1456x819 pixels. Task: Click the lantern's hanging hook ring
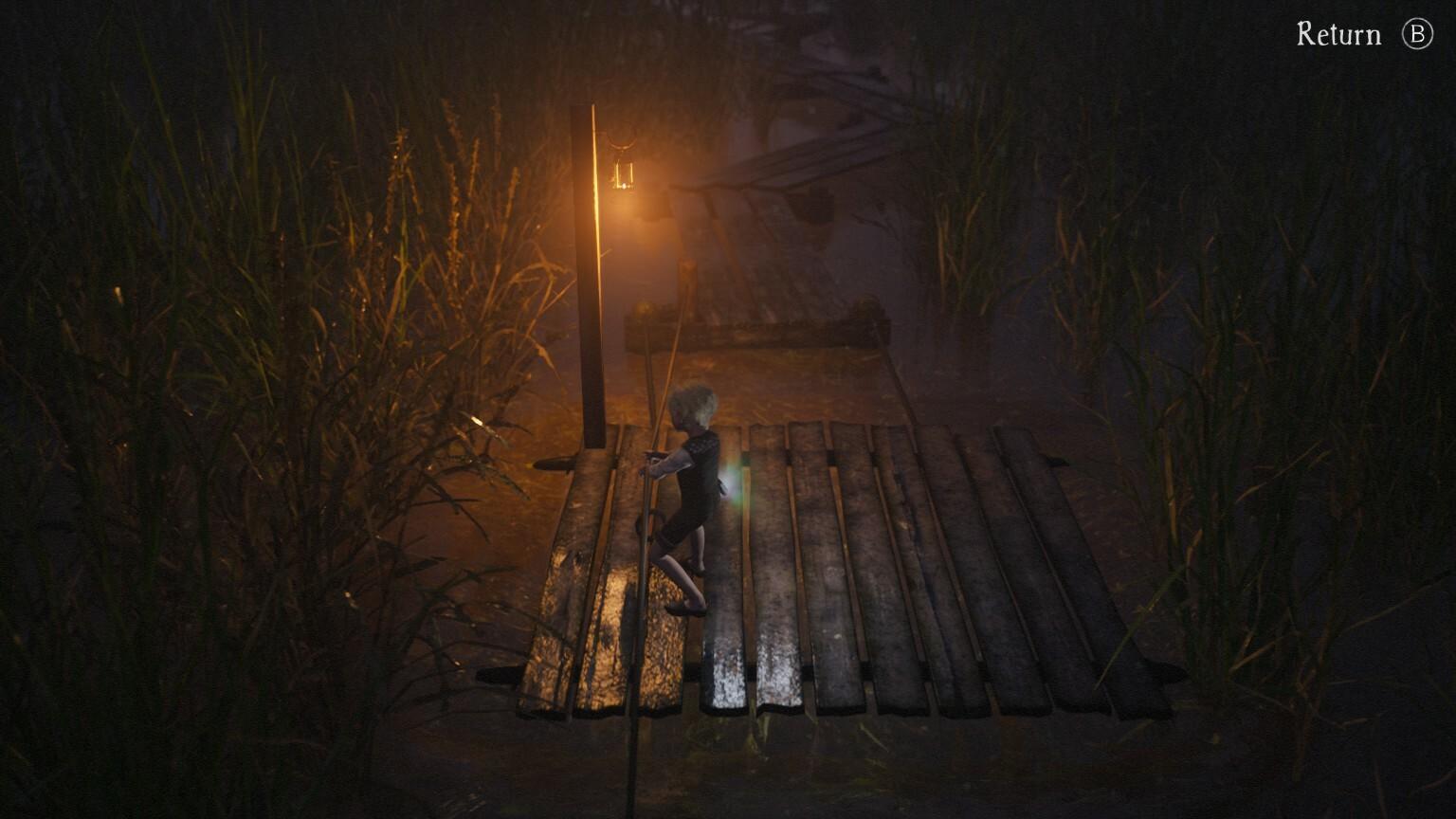pos(621,144)
